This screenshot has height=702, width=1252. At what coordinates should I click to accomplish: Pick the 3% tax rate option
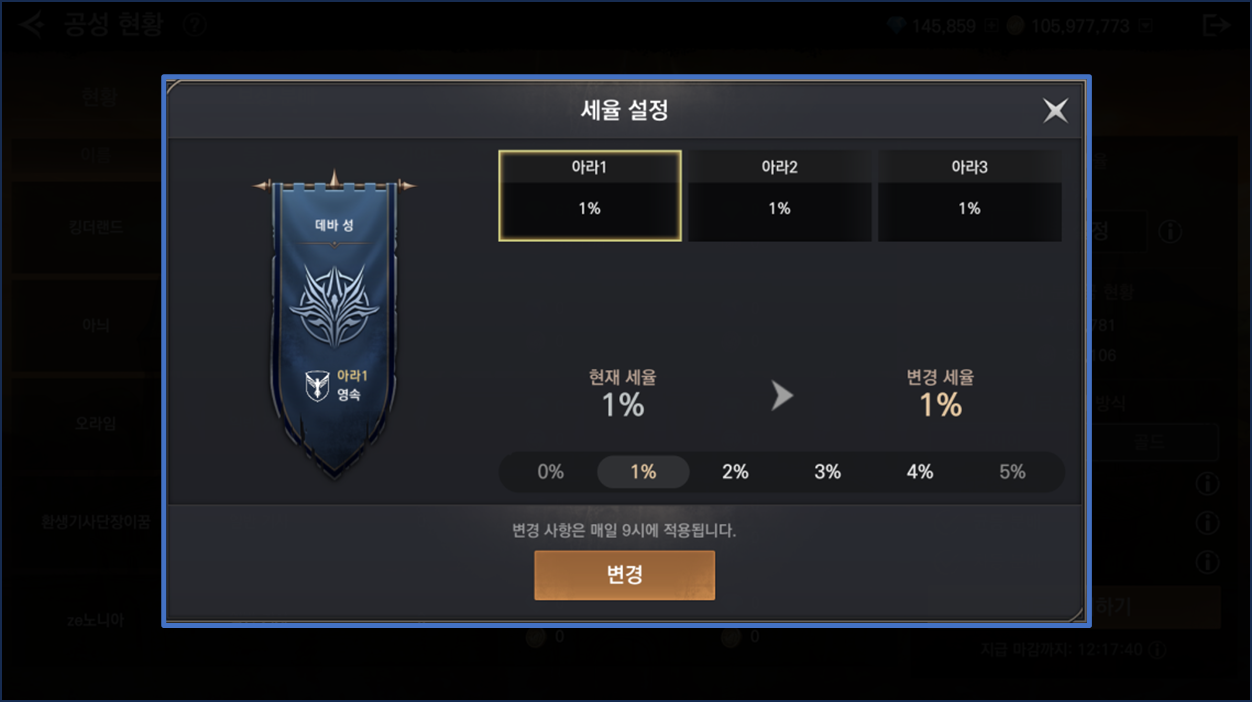click(x=827, y=472)
